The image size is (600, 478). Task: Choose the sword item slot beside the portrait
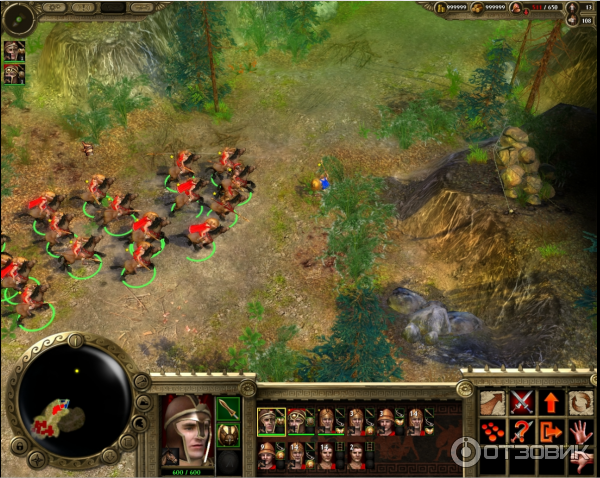(x=228, y=409)
